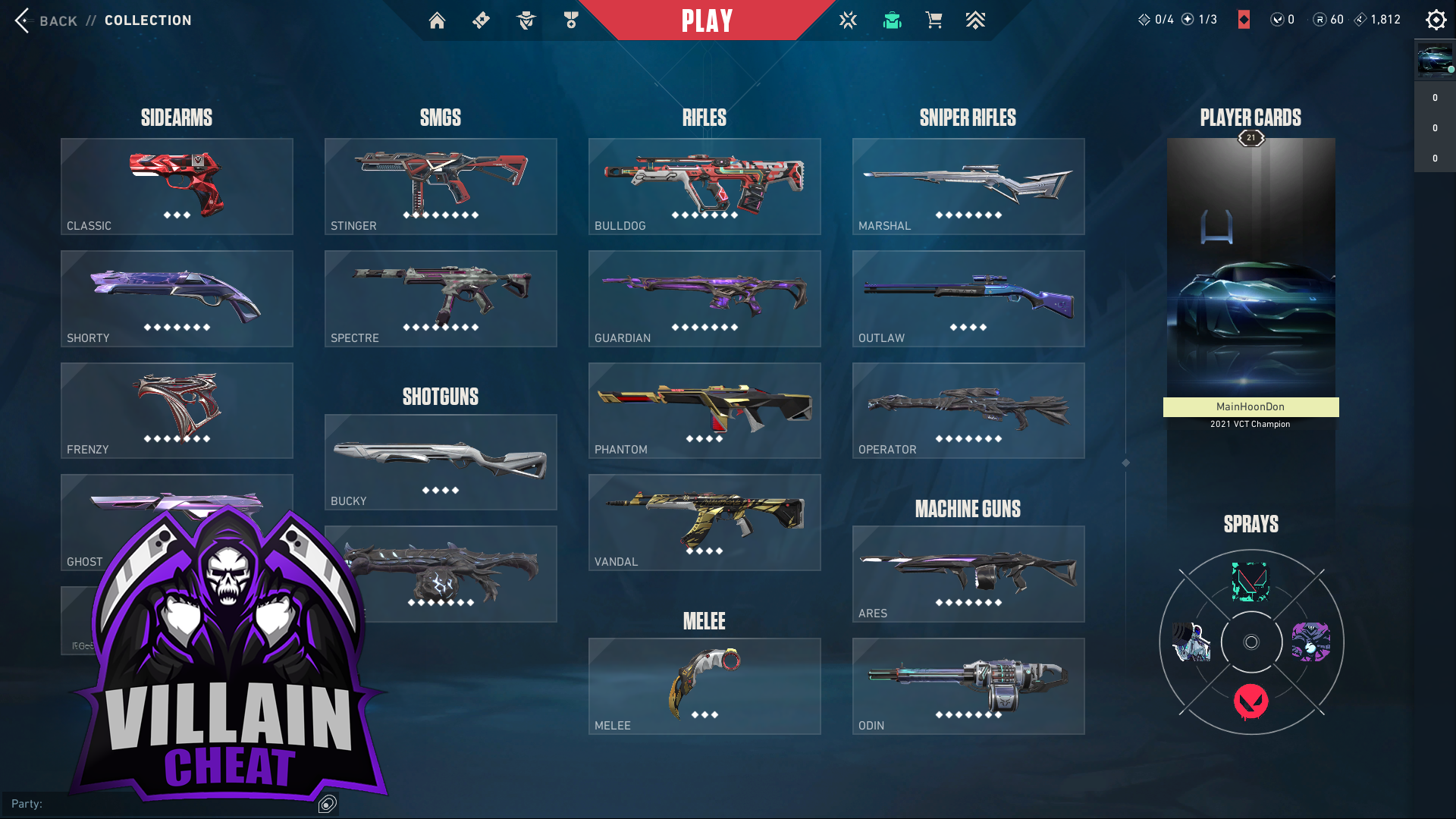1456x819 pixels.
Task: Open the store cart icon
Action: pyautogui.click(x=934, y=20)
